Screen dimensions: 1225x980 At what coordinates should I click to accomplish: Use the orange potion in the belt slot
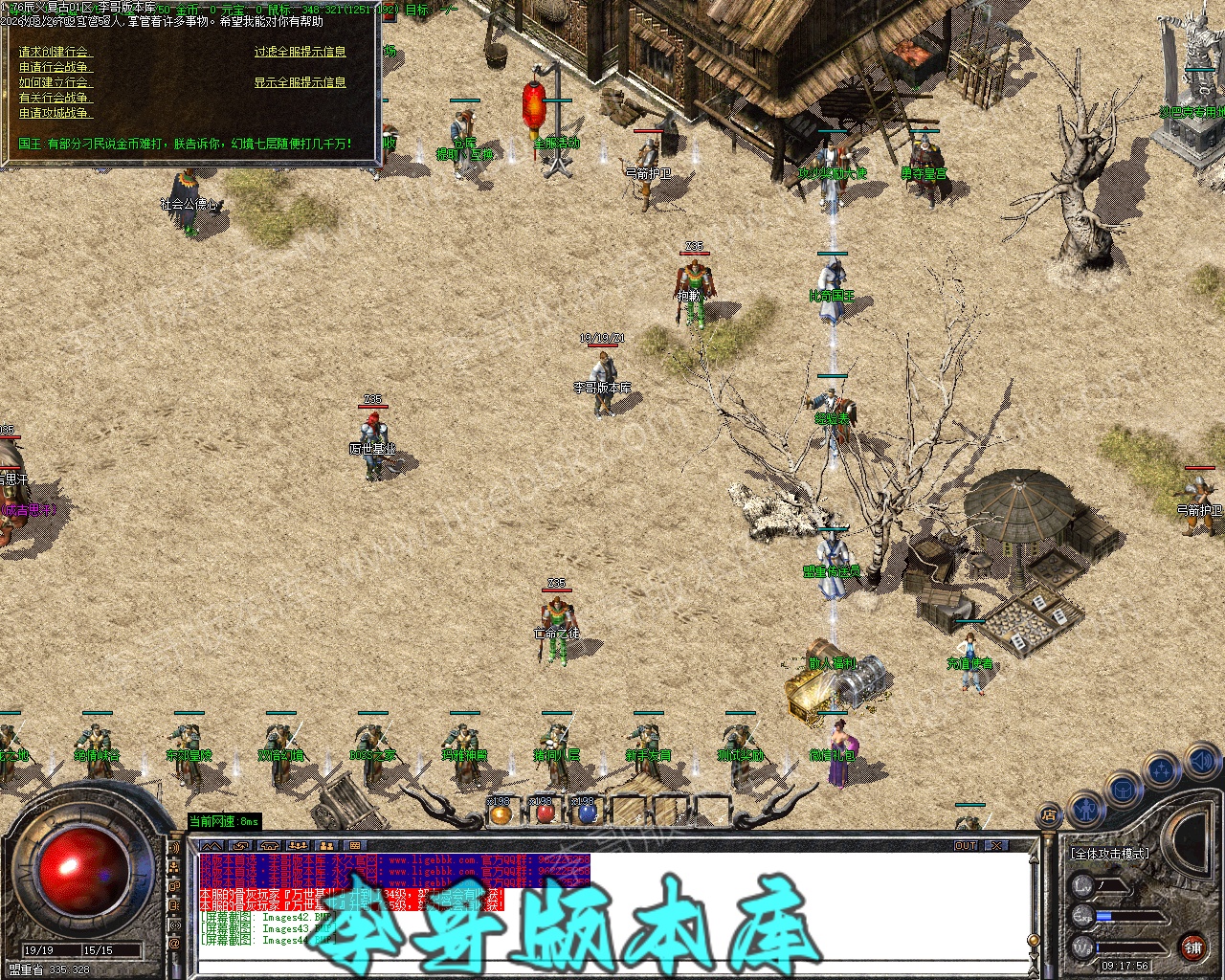pos(500,814)
